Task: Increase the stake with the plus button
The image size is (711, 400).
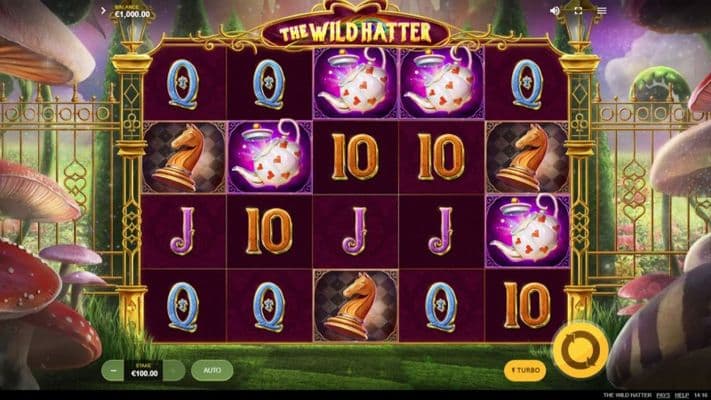Action: 174,371
